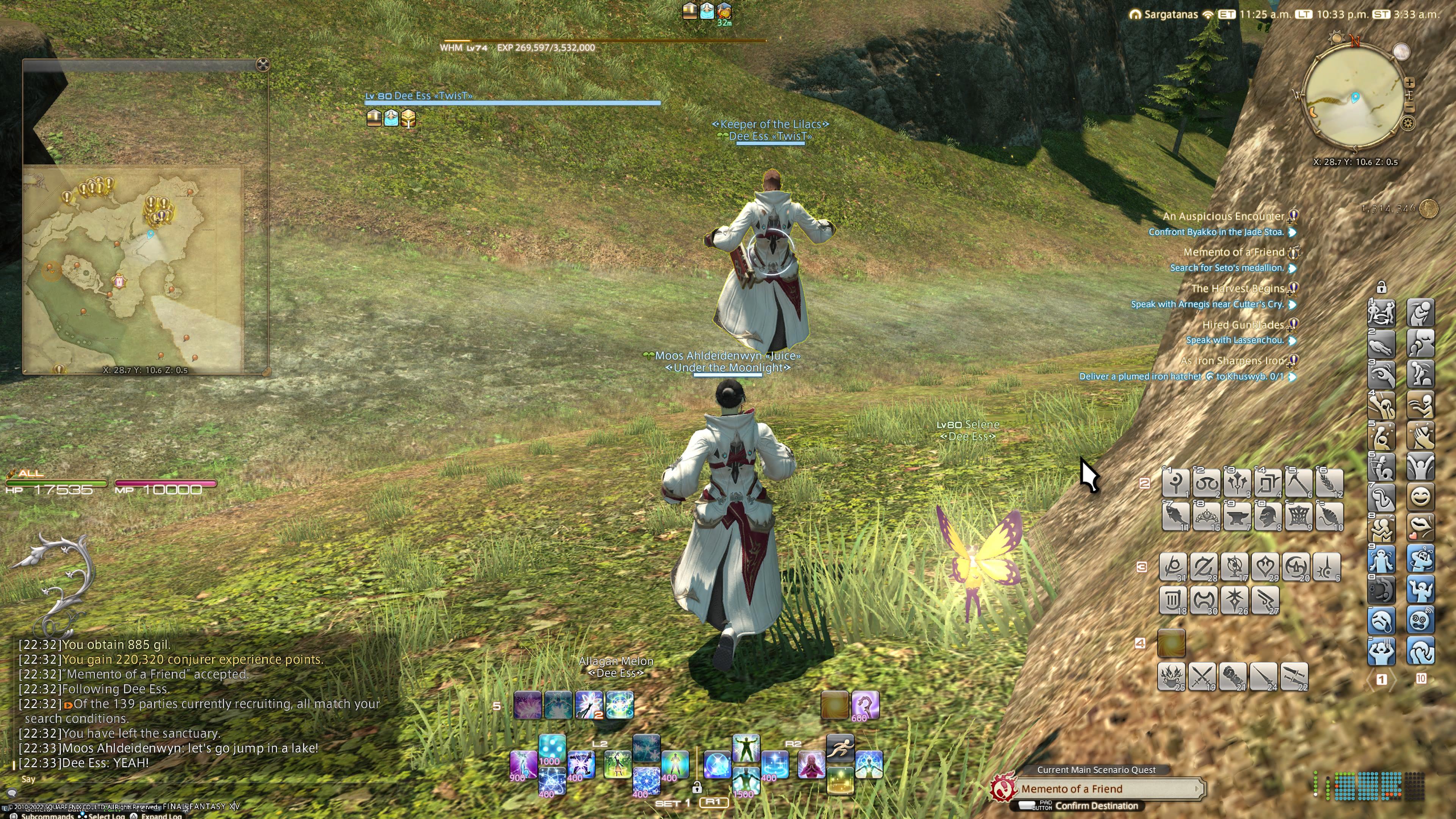Select the blacksmith anvil job icon
This screenshot has height=819, width=1456.
coord(1237,516)
